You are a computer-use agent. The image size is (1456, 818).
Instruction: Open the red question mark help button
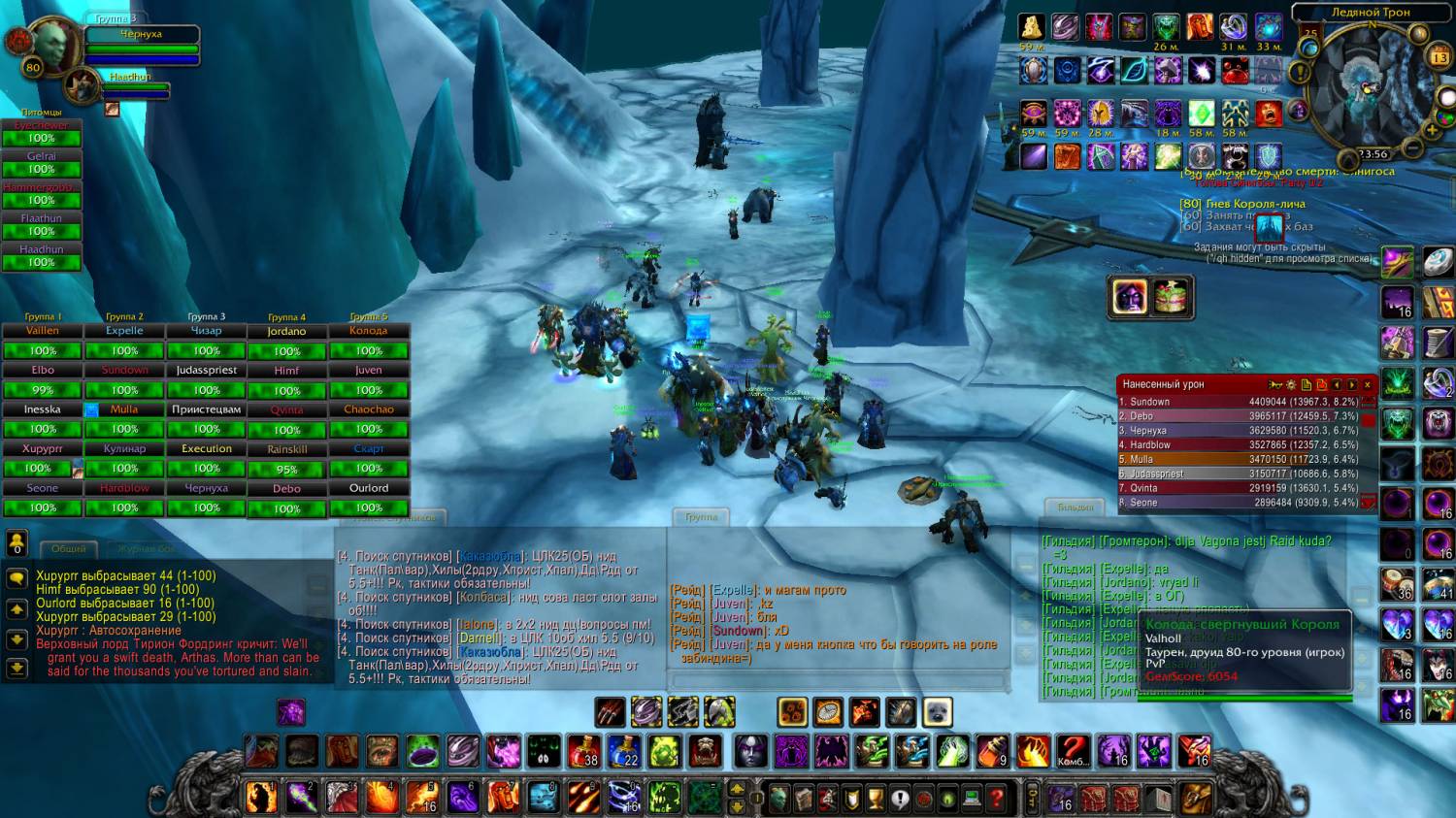(x=997, y=799)
